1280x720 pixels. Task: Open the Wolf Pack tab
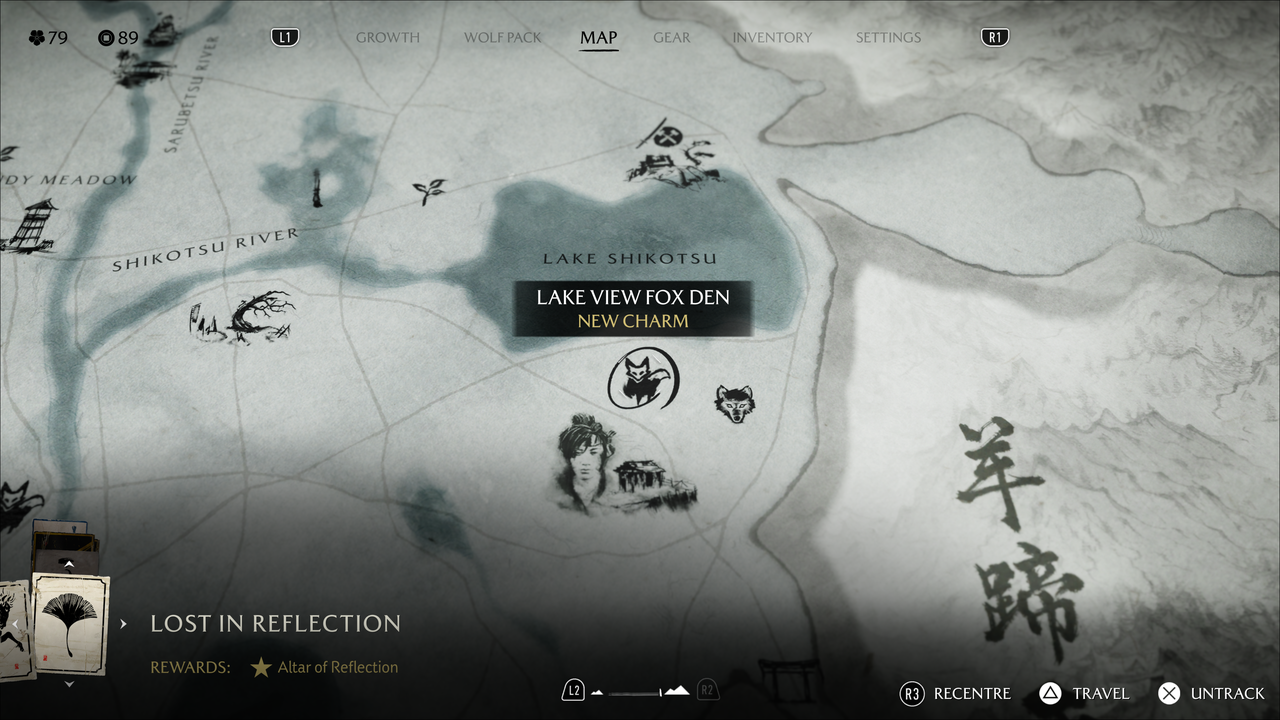pos(502,38)
